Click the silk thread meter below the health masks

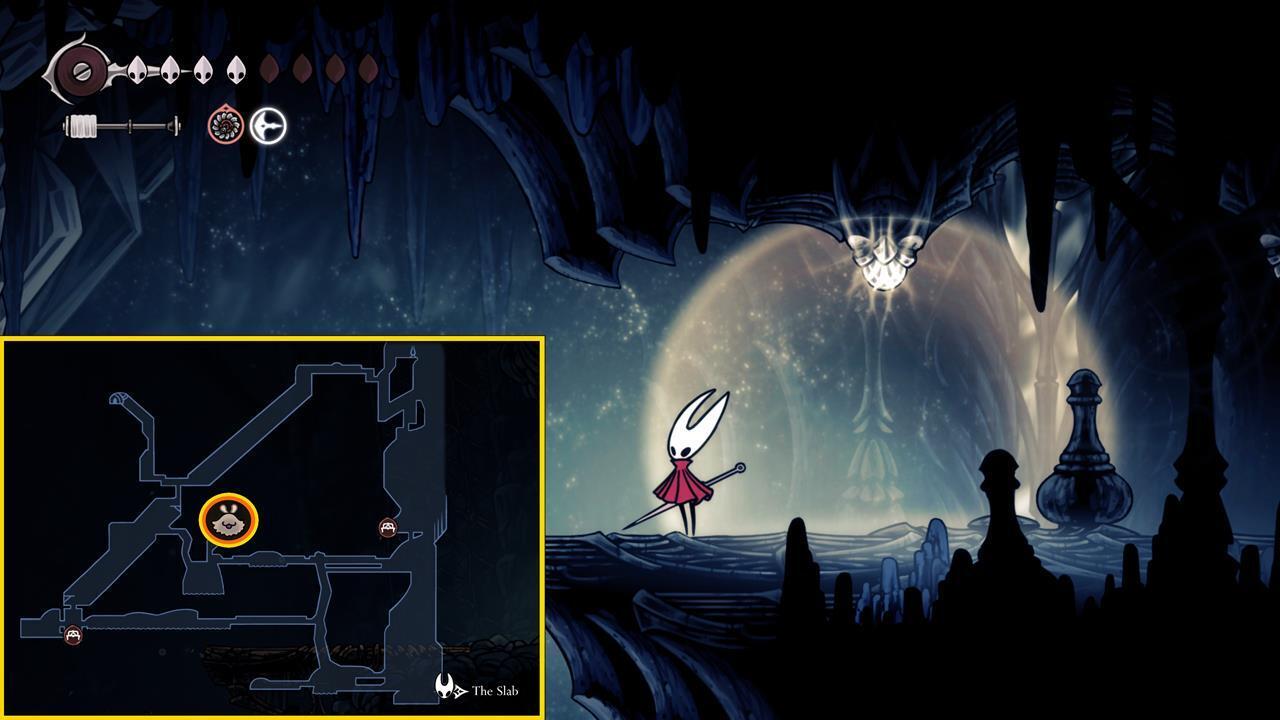click(120, 128)
